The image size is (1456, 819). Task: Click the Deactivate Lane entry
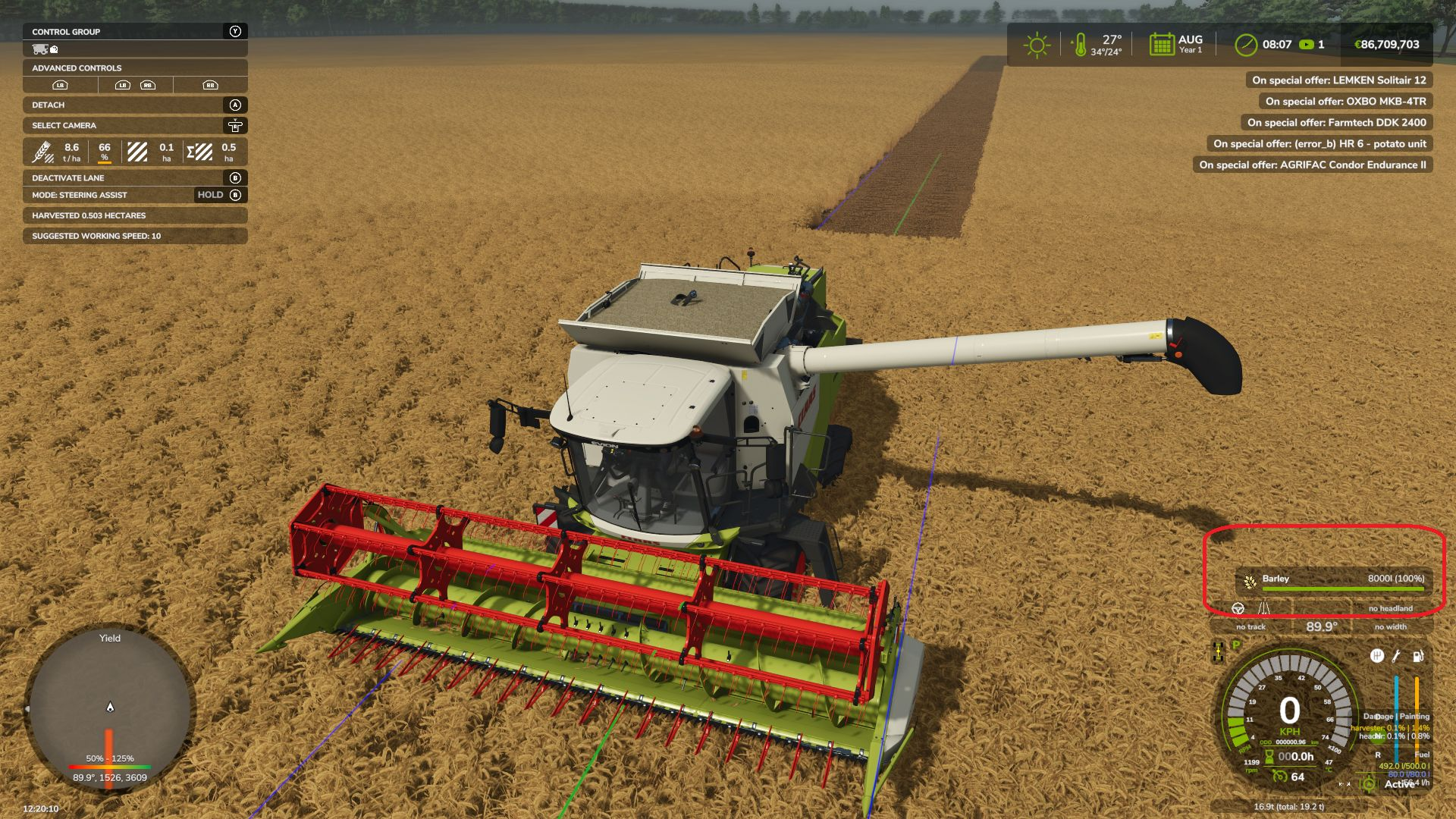point(135,177)
